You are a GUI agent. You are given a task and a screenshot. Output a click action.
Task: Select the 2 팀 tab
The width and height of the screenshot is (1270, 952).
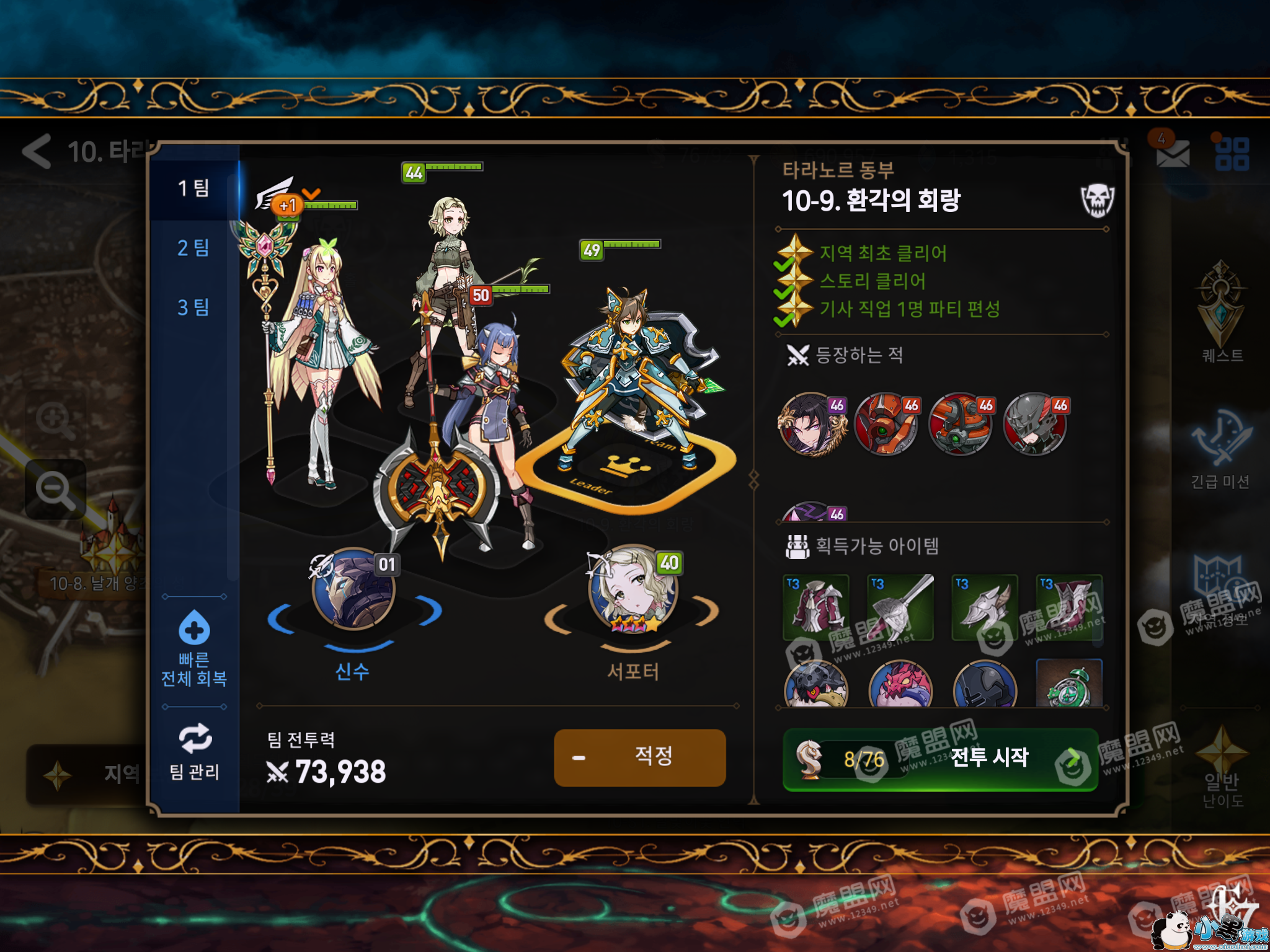click(x=193, y=248)
